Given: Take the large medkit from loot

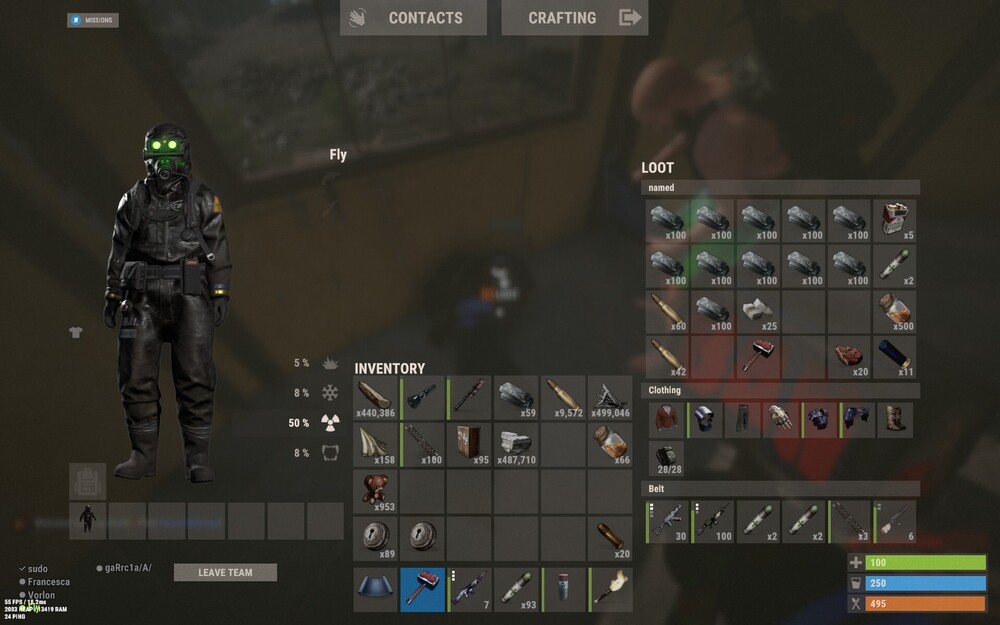Looking at the screenshot, I should [x=895, y=220].
